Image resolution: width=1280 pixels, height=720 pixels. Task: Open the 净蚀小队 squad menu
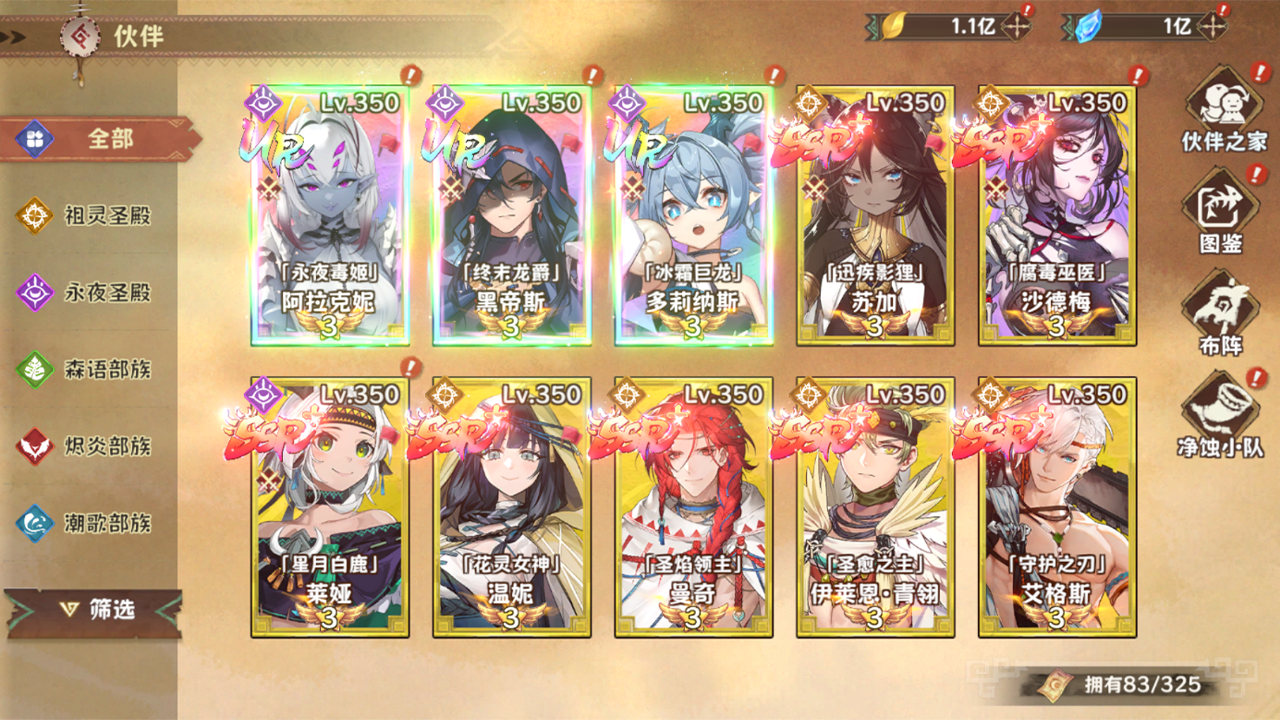[x=1221, y=414]
